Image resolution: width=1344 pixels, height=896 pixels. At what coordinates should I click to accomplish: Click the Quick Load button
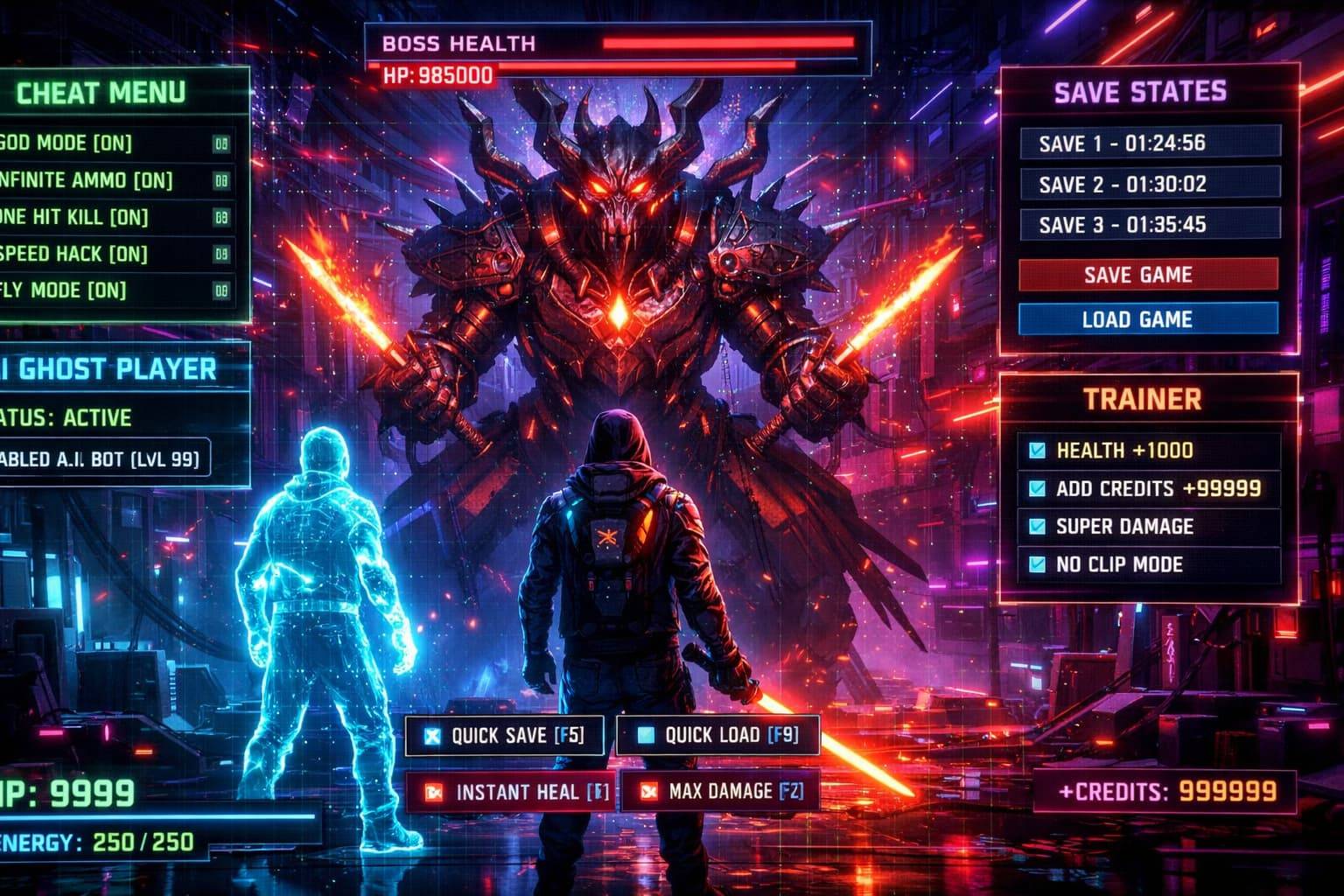click(x=719, y=736)
